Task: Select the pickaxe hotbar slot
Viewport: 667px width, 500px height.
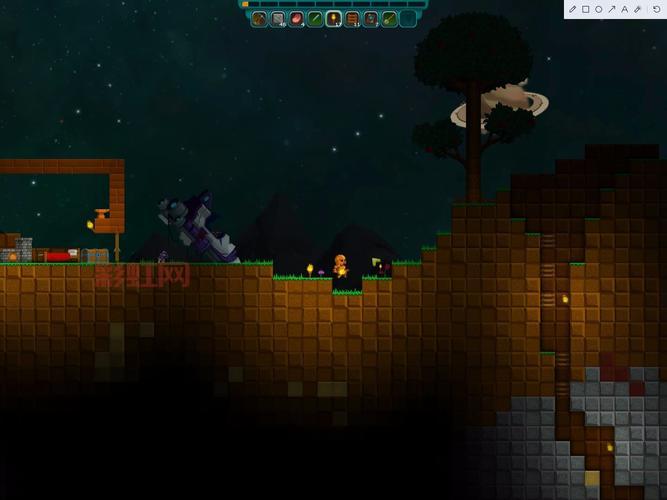Action: click(x=259, y=18)
